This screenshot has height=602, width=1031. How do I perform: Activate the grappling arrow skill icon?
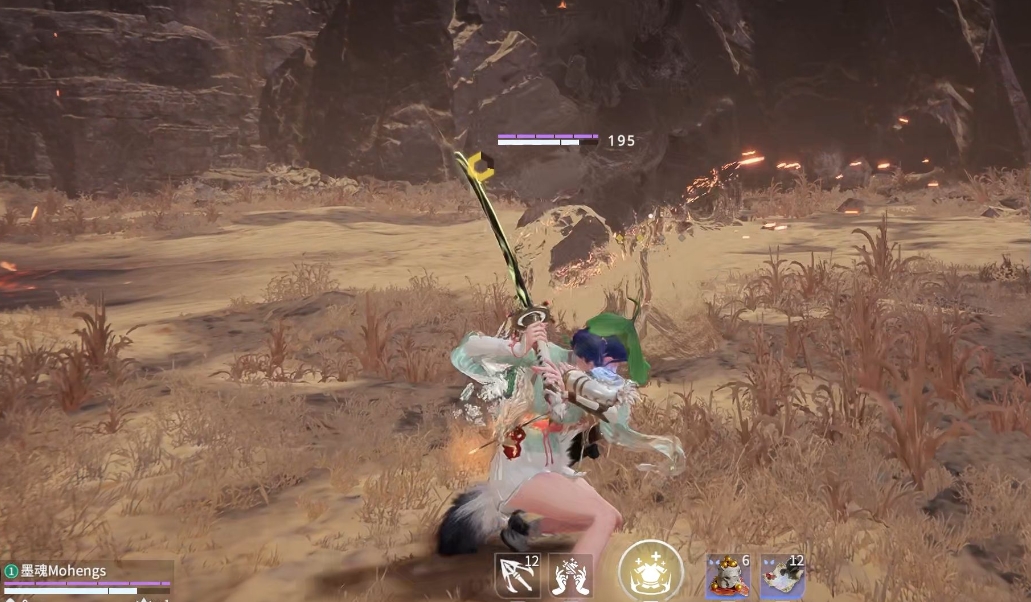517,576
